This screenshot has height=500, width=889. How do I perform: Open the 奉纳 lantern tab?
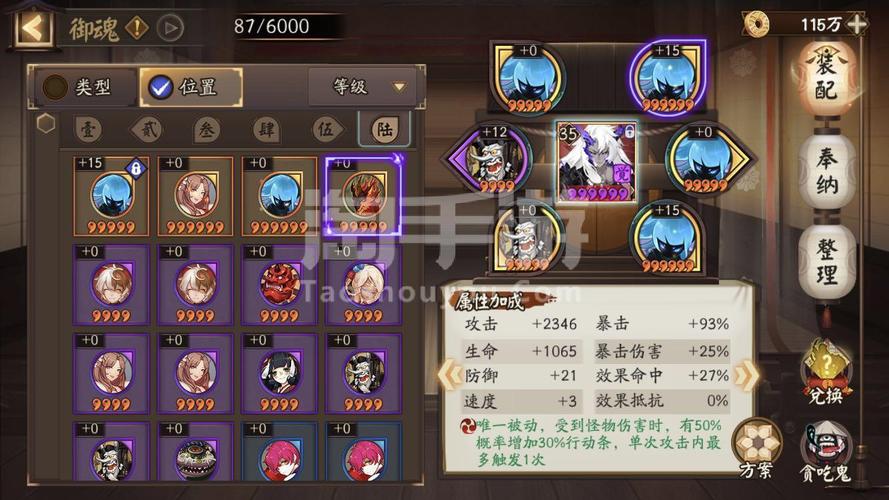(x=826, y=170)
